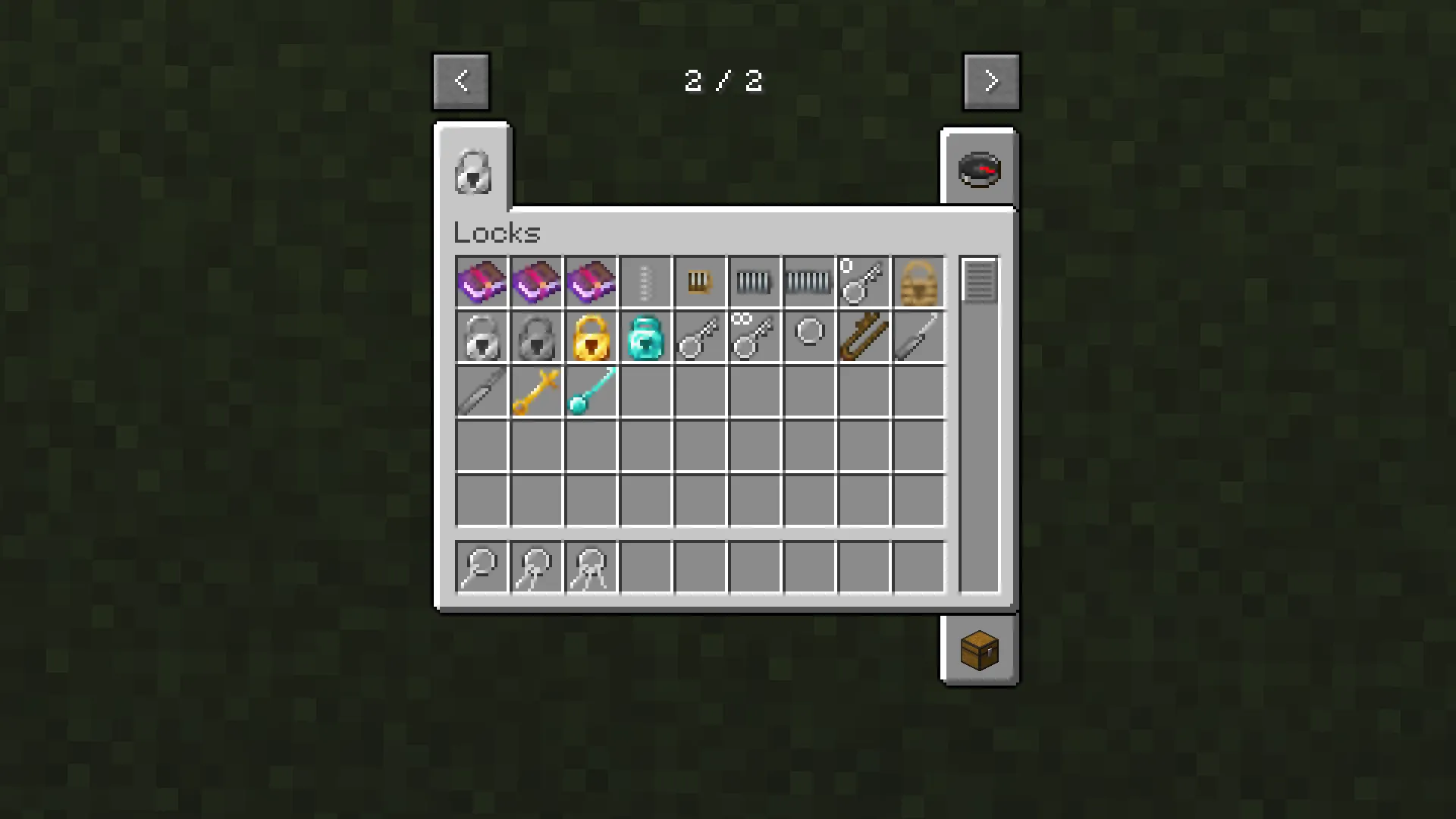
Task: Switch to the compass search tab
Action: coord(979,169)
